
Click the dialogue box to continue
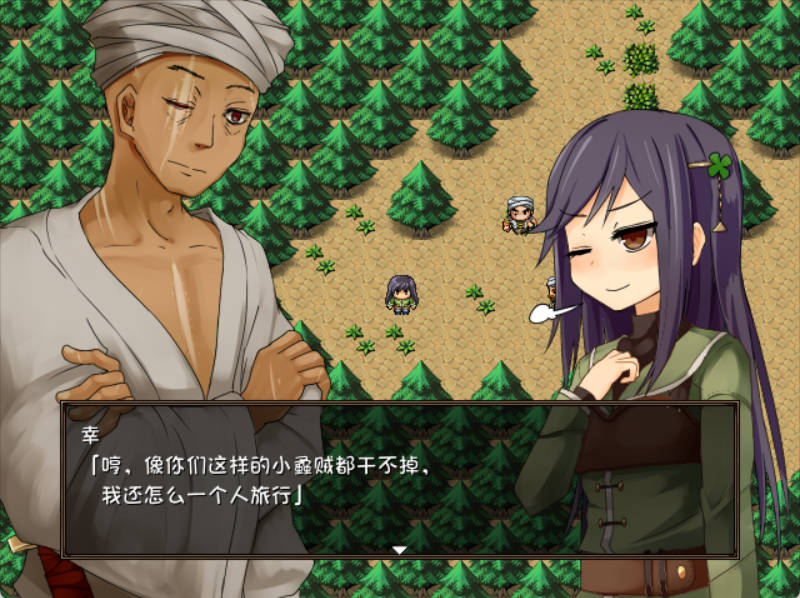[x=400, y=478]
